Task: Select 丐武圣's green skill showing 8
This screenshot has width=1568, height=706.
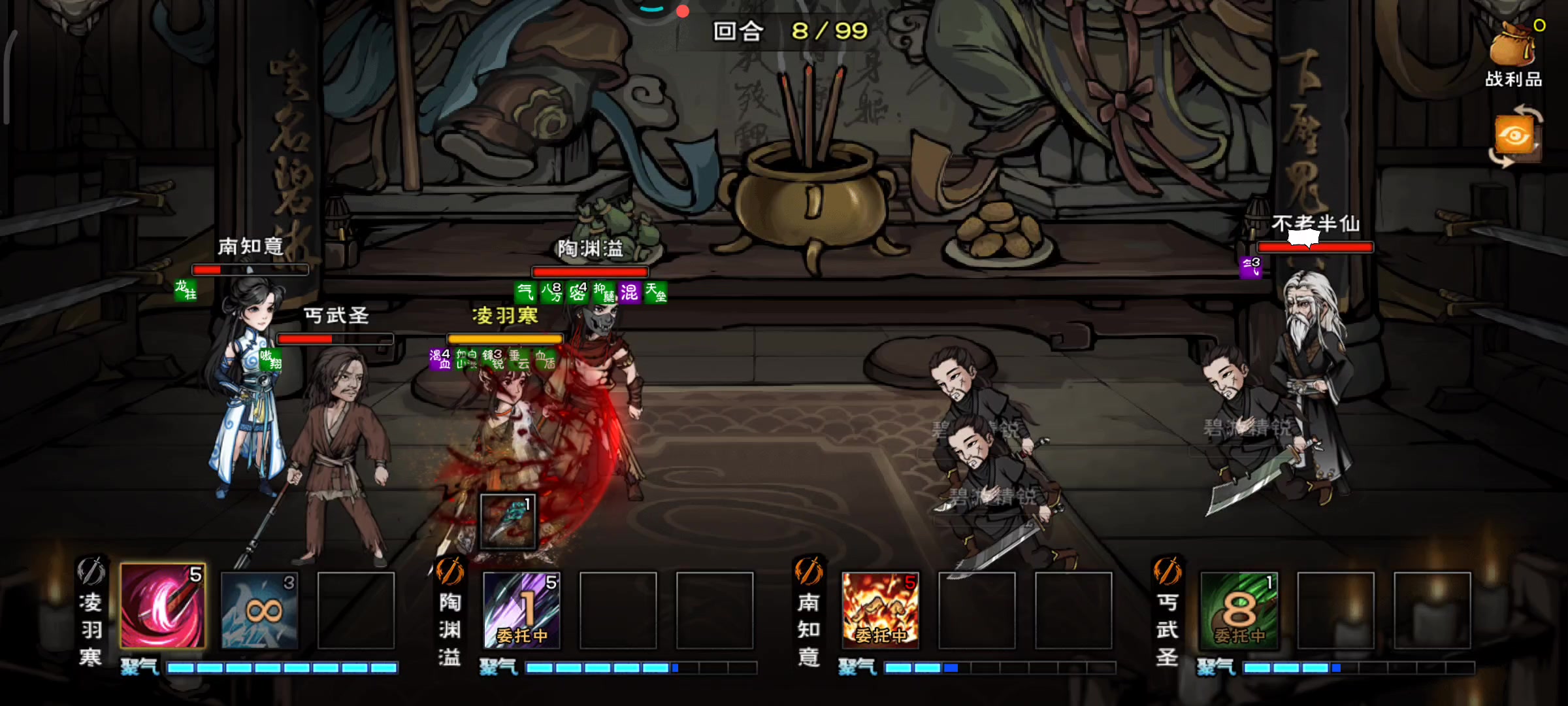Action: click(x=1240, y=611)
